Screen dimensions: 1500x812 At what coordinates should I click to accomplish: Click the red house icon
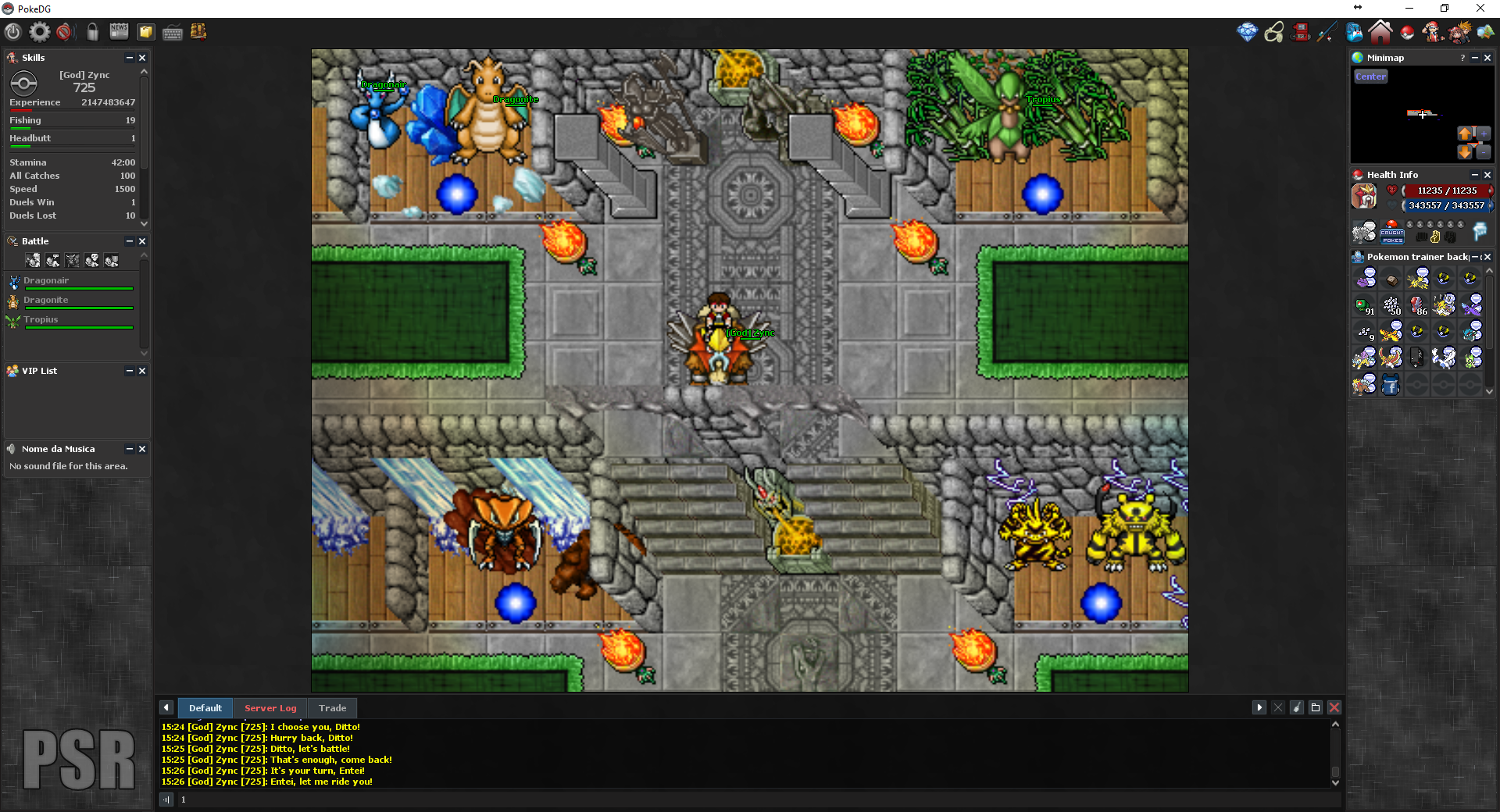(x=1380, y=32)
